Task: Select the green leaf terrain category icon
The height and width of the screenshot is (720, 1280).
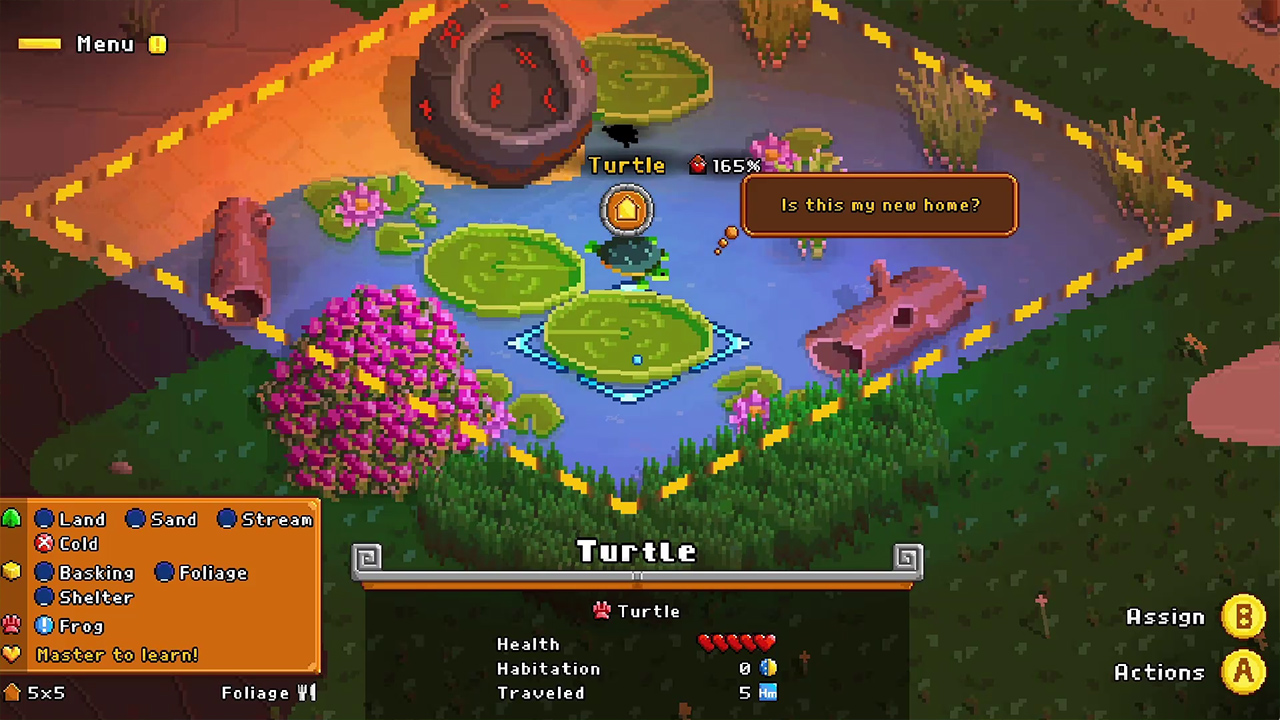Action: tap(13, 518)
